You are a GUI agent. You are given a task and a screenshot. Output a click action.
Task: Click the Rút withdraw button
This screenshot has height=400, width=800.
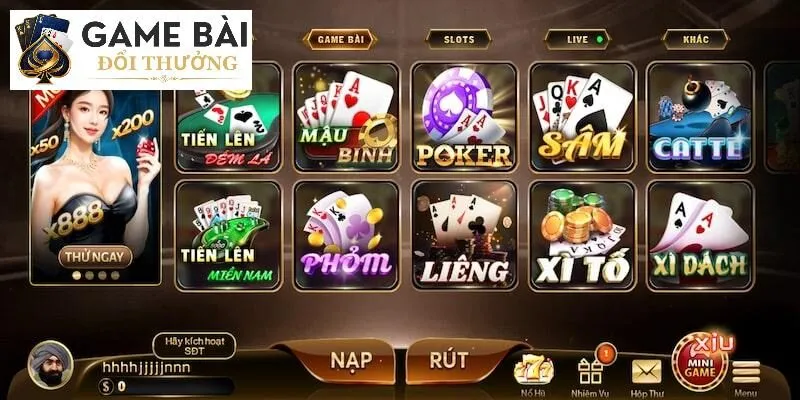[x=449, y=359]
